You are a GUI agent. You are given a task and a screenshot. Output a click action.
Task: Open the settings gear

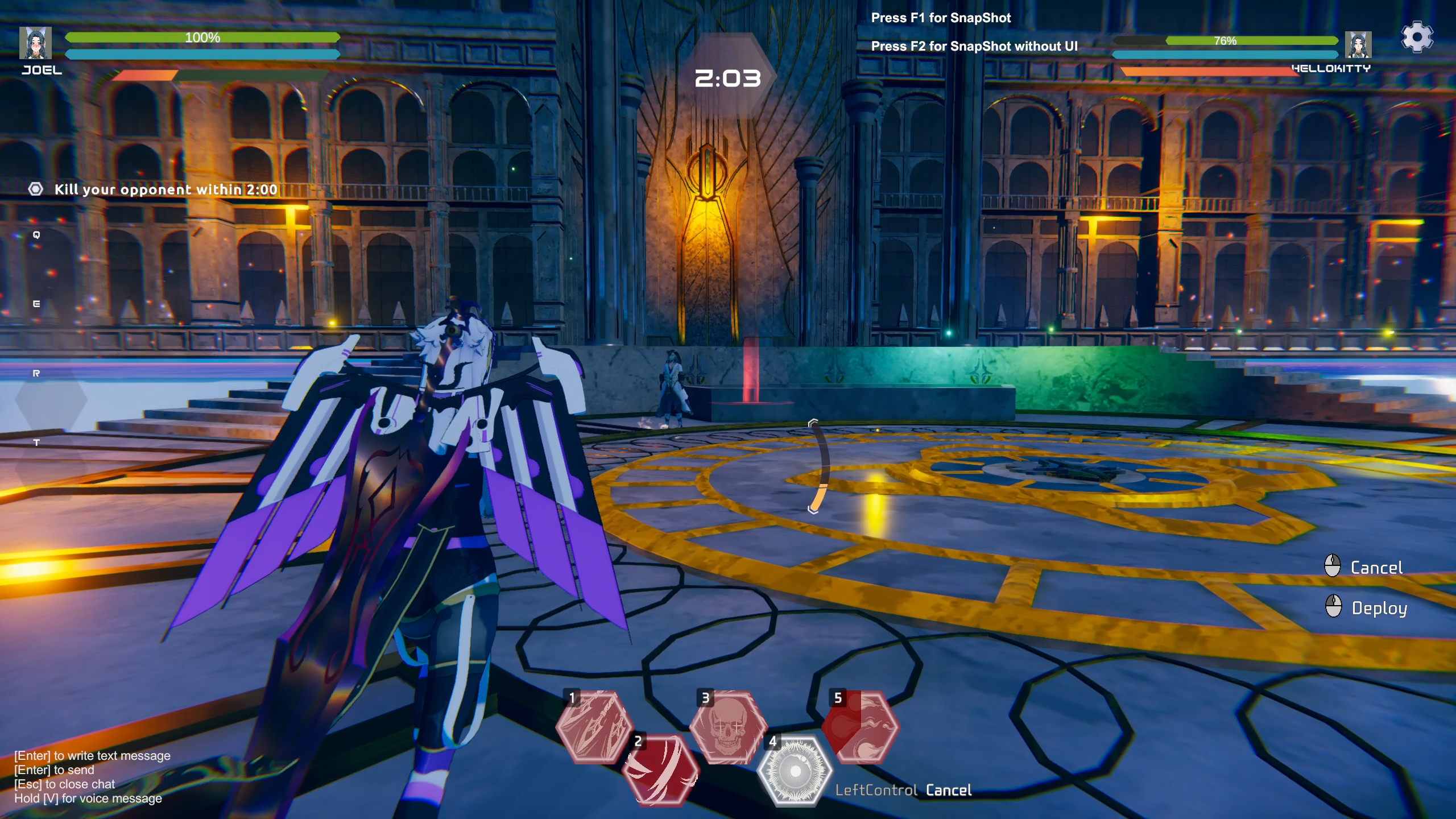tap(1416, 38)
